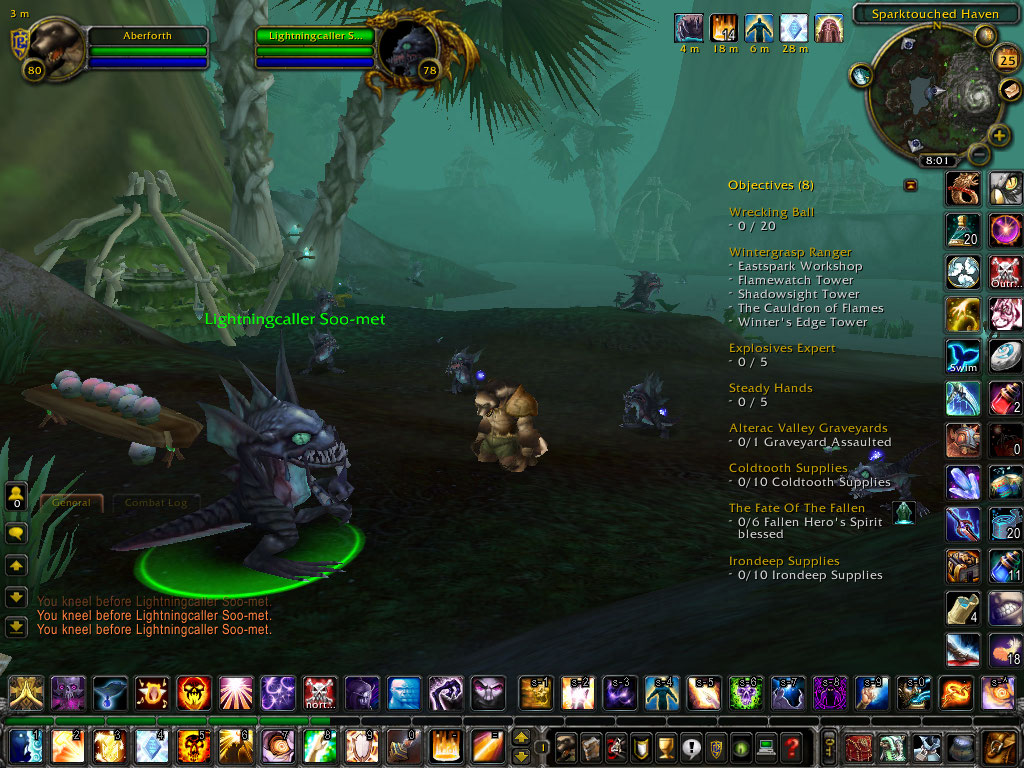The height and width of the screenshot is (768, 1024).
Task: Open the main backpack bag slot
Action: point(1001,747)
